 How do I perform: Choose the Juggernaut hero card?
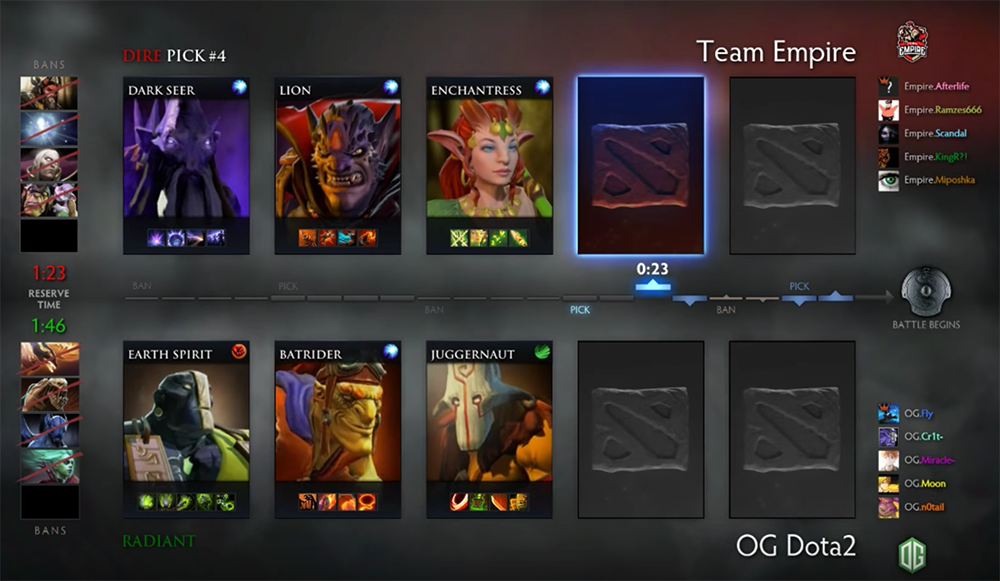click(x=490, y=429)
